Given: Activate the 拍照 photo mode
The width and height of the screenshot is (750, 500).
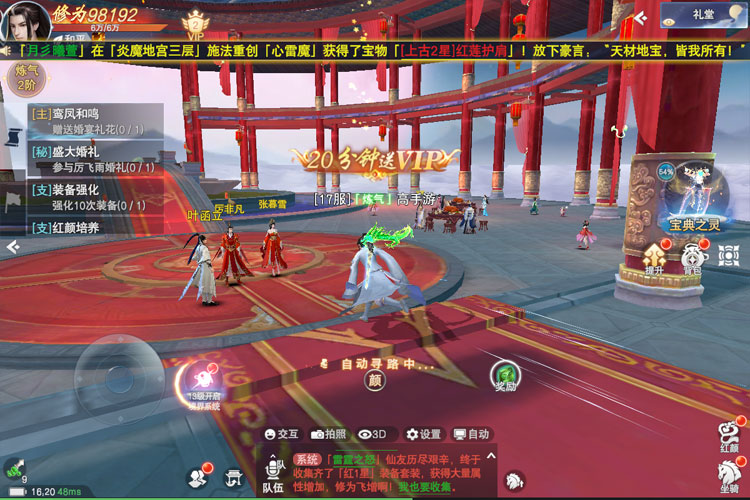Looking at the screenshot, I should [x=329, y=434].
